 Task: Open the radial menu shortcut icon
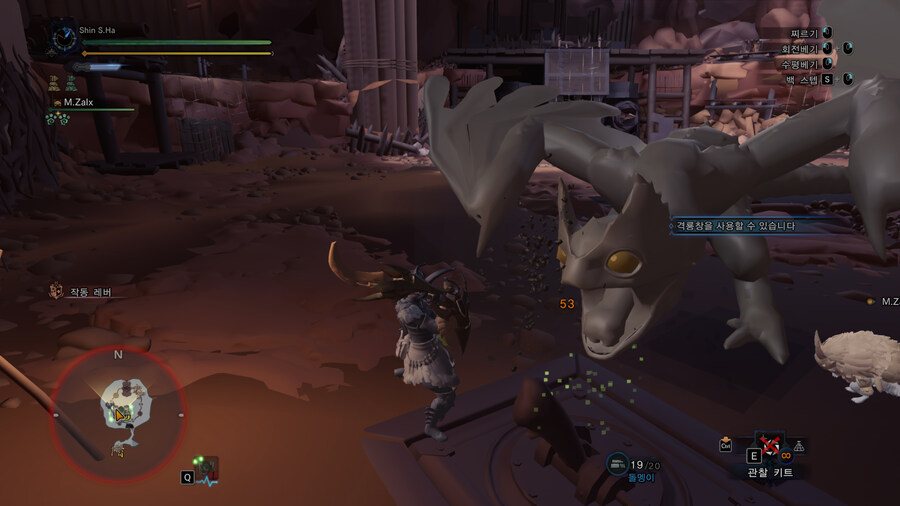click(207, 468)
